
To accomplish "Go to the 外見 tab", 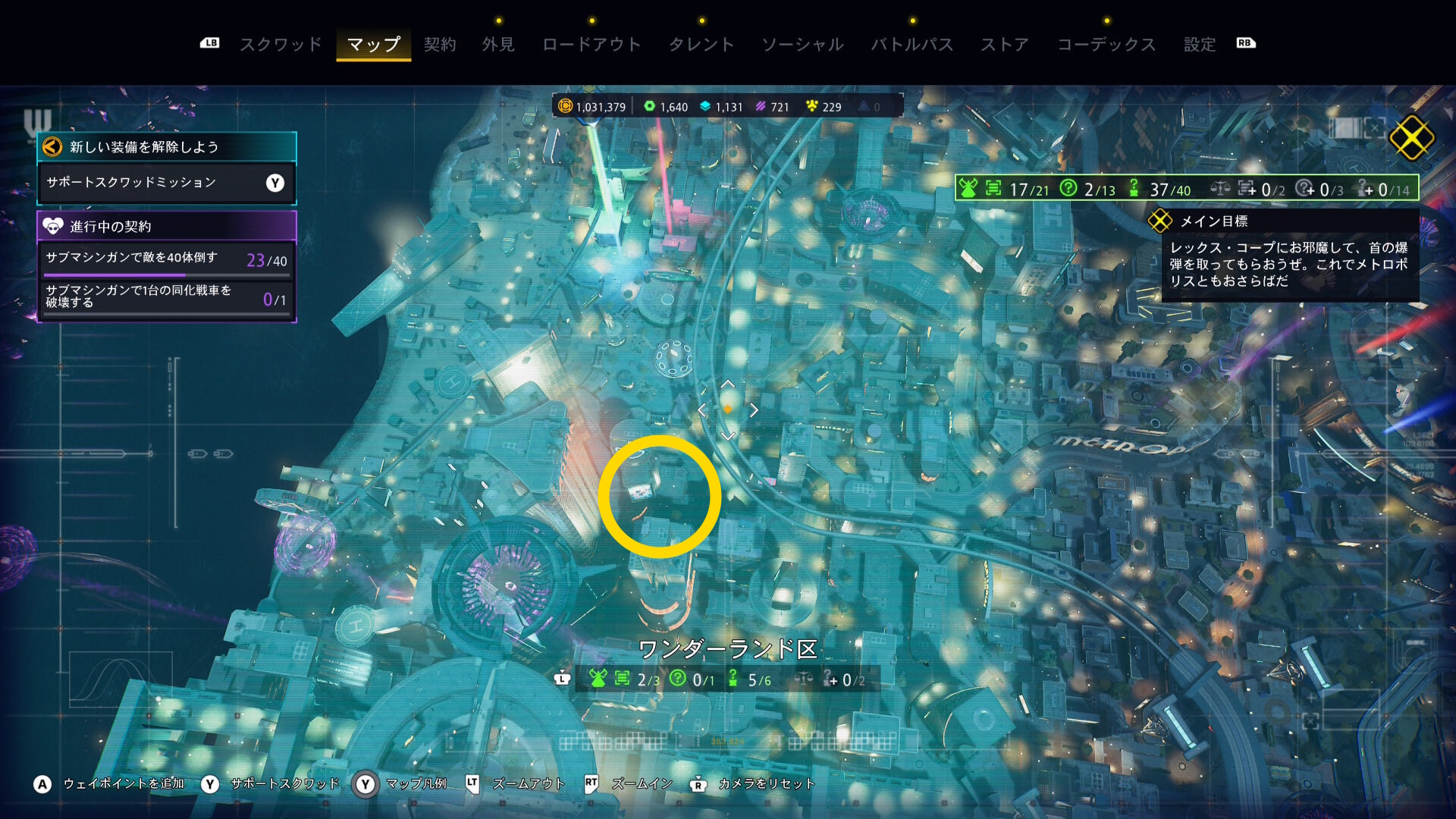I will point(498,45).
